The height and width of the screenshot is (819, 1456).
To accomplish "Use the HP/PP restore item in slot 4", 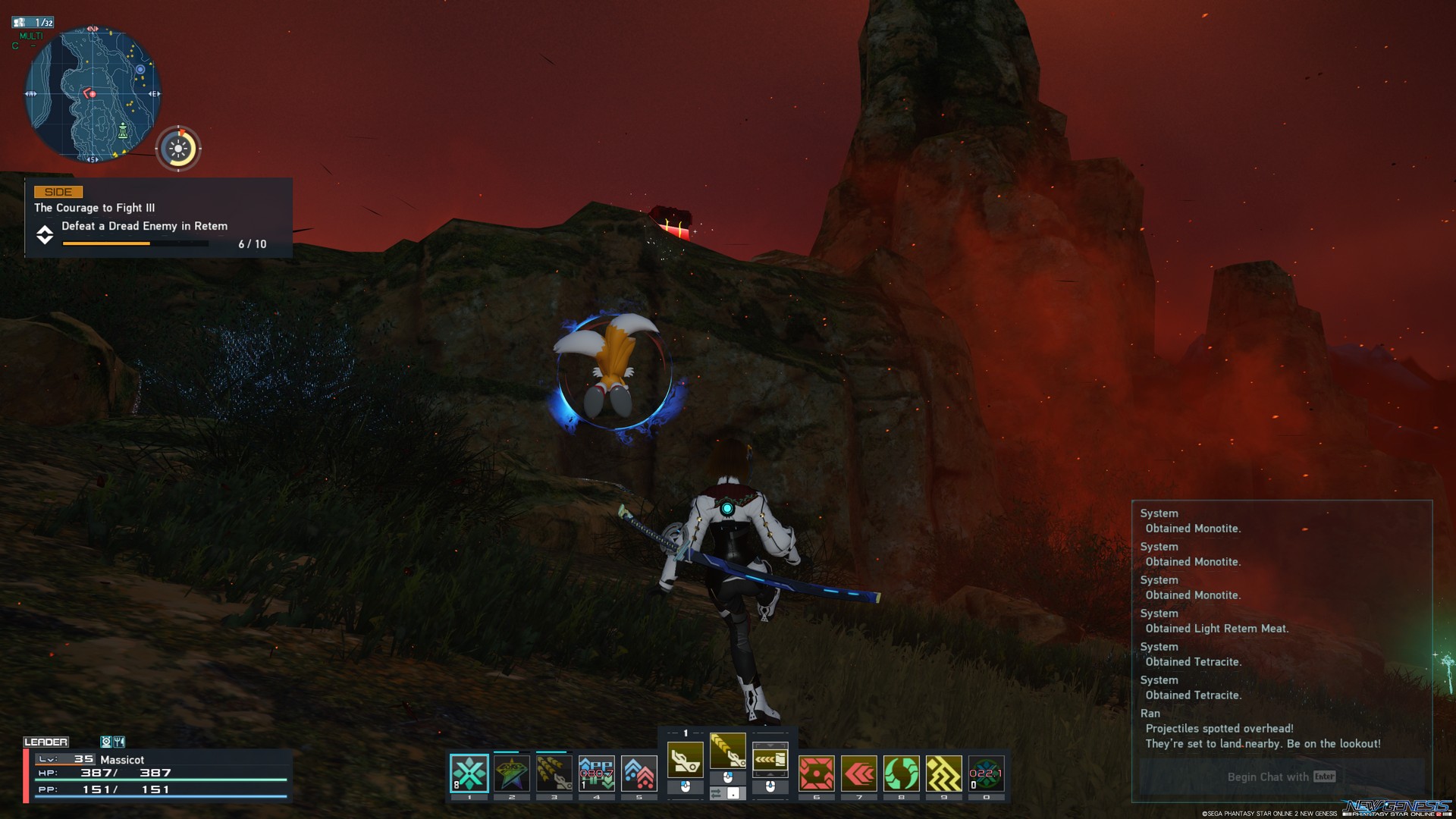I will (x=597, y=772).
